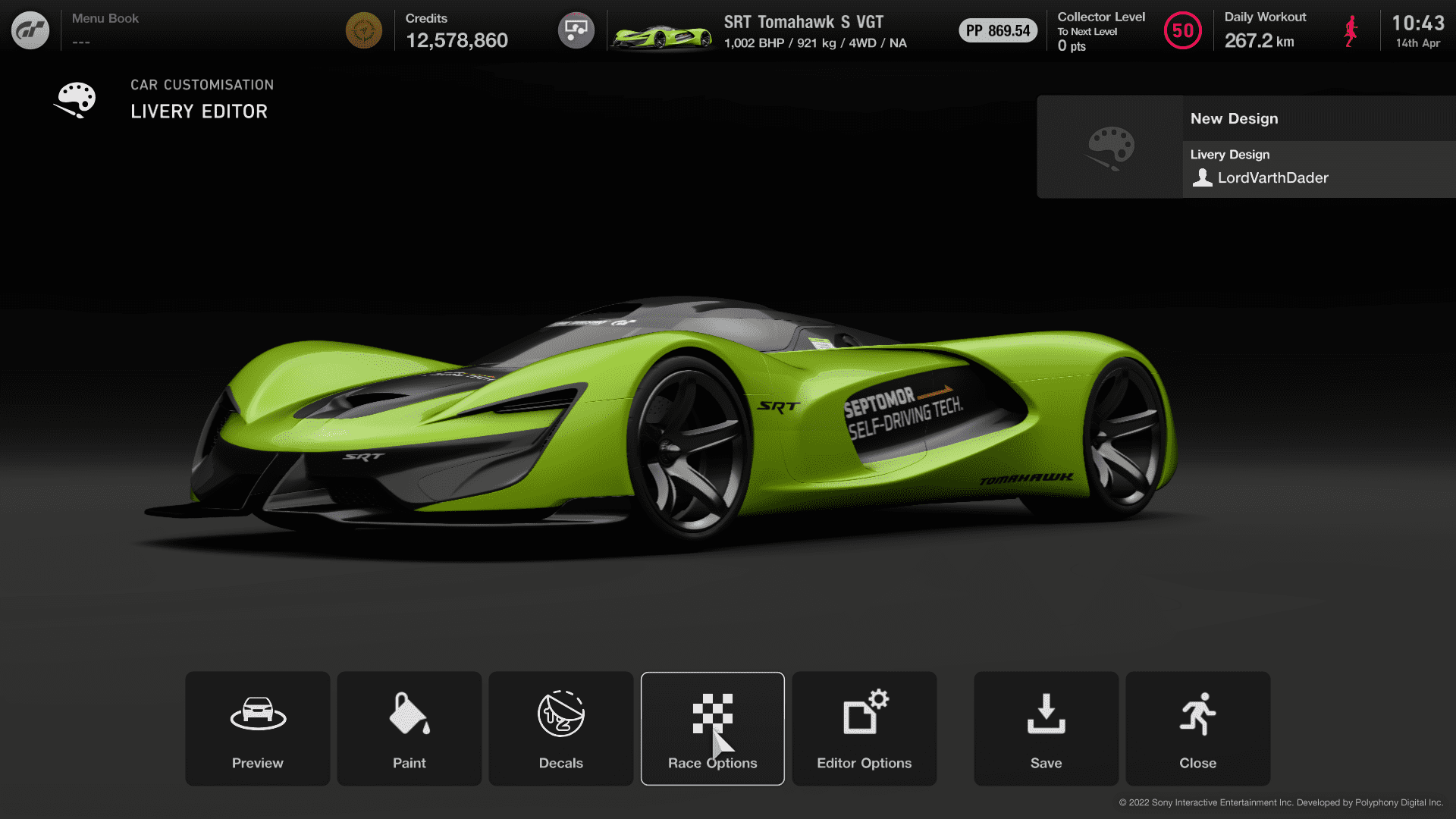Click the New Design livery card
Viewport: 1456px width, 819px height.
click(x=1246, y=147)
